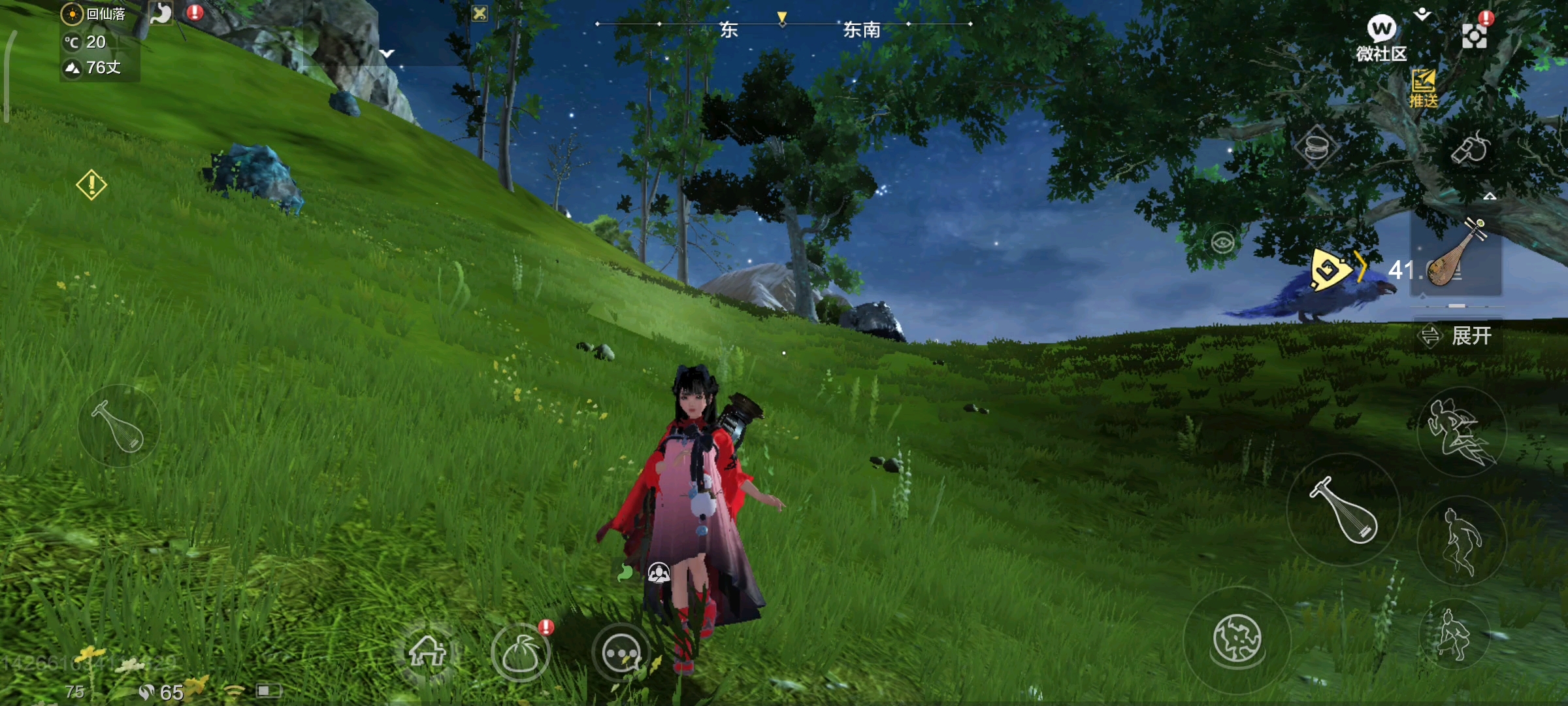
Task: Open the chat bubble icon
Action: (621, 652)
